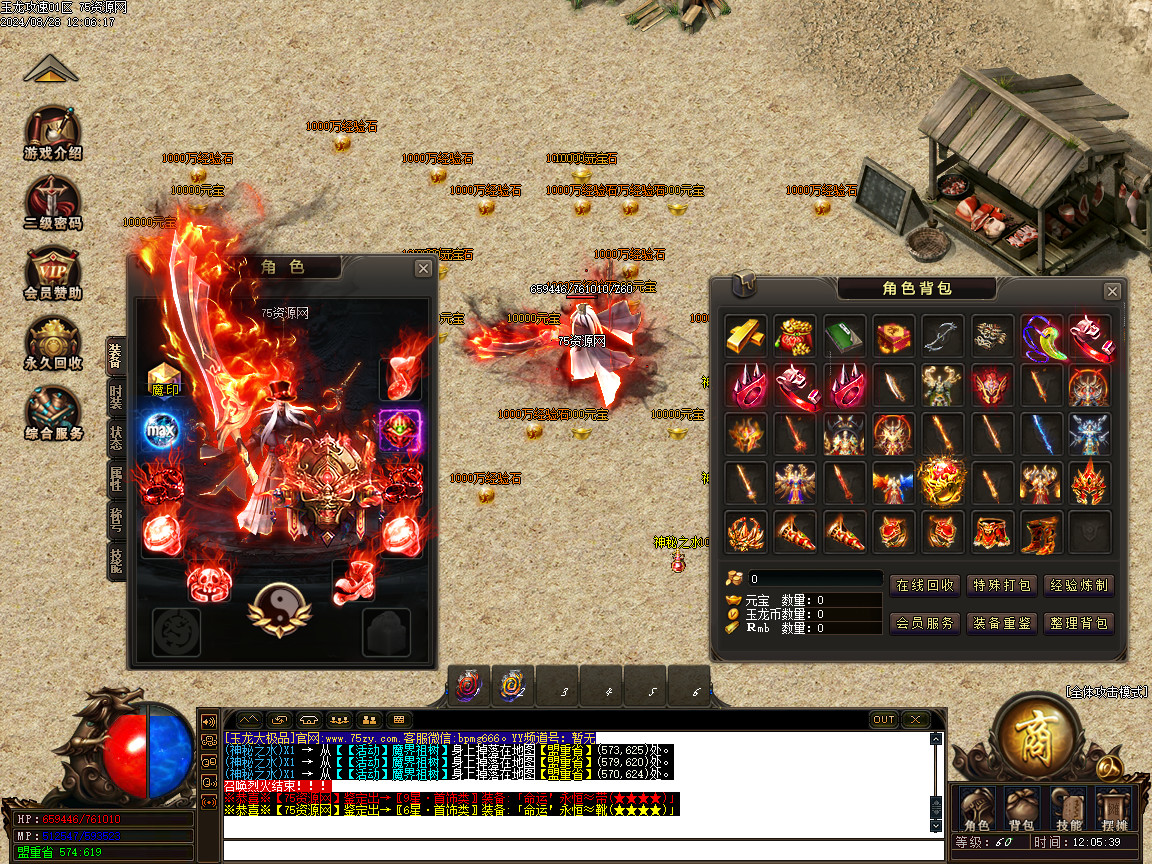Switch to the 时装 fashion tab
Image resolution: width=1152 pixels, height=864 pixels.
116,399
